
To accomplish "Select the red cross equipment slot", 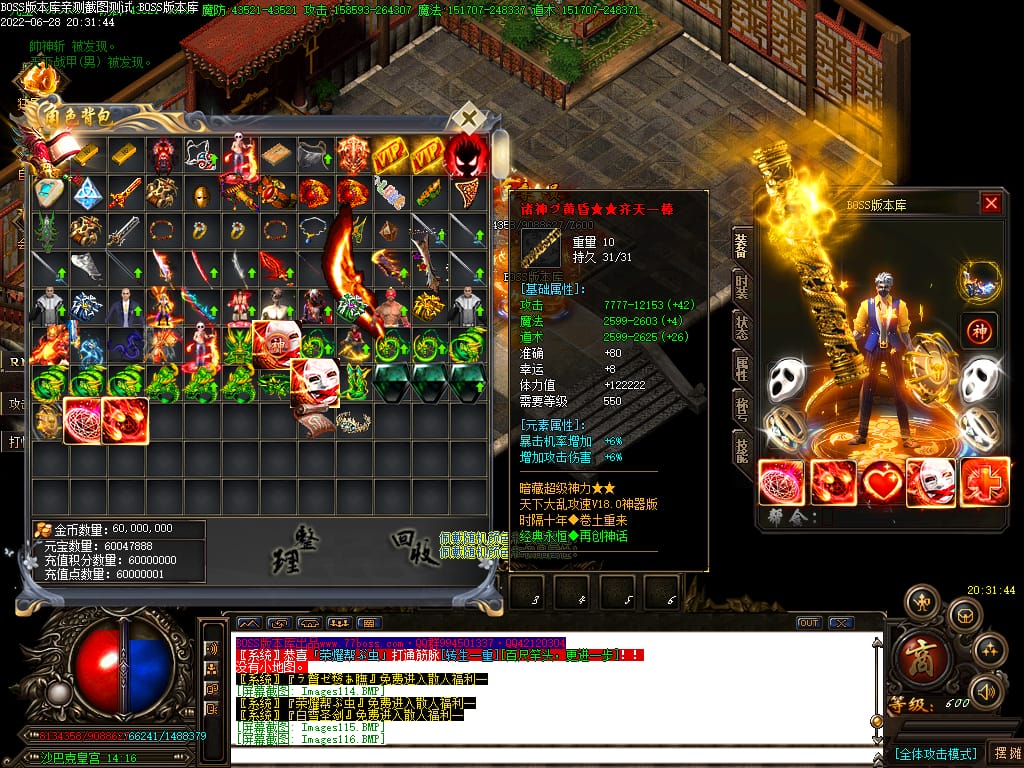I will 984,482.
